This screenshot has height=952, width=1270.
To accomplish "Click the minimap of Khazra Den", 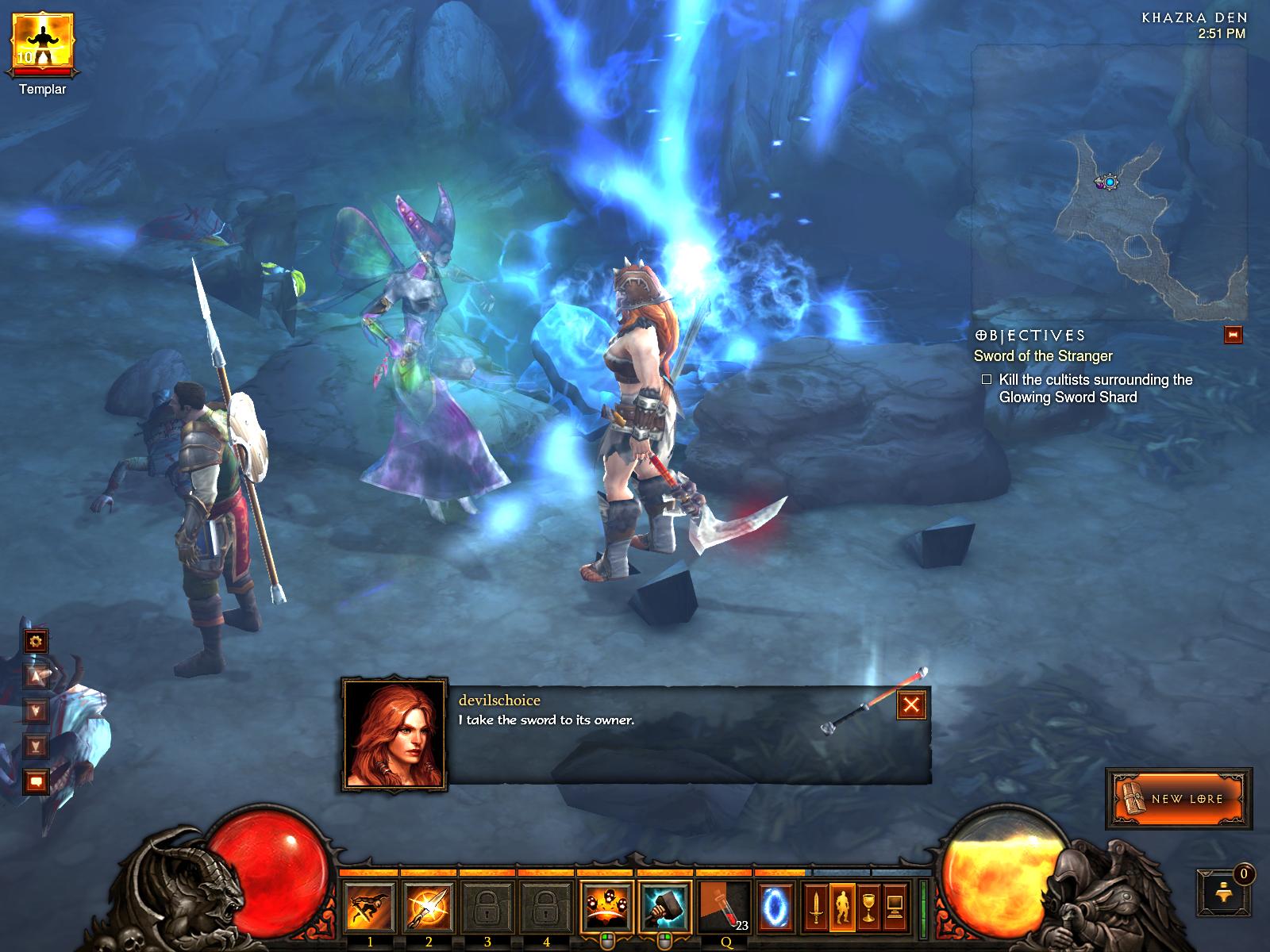I will point(1108,182).
